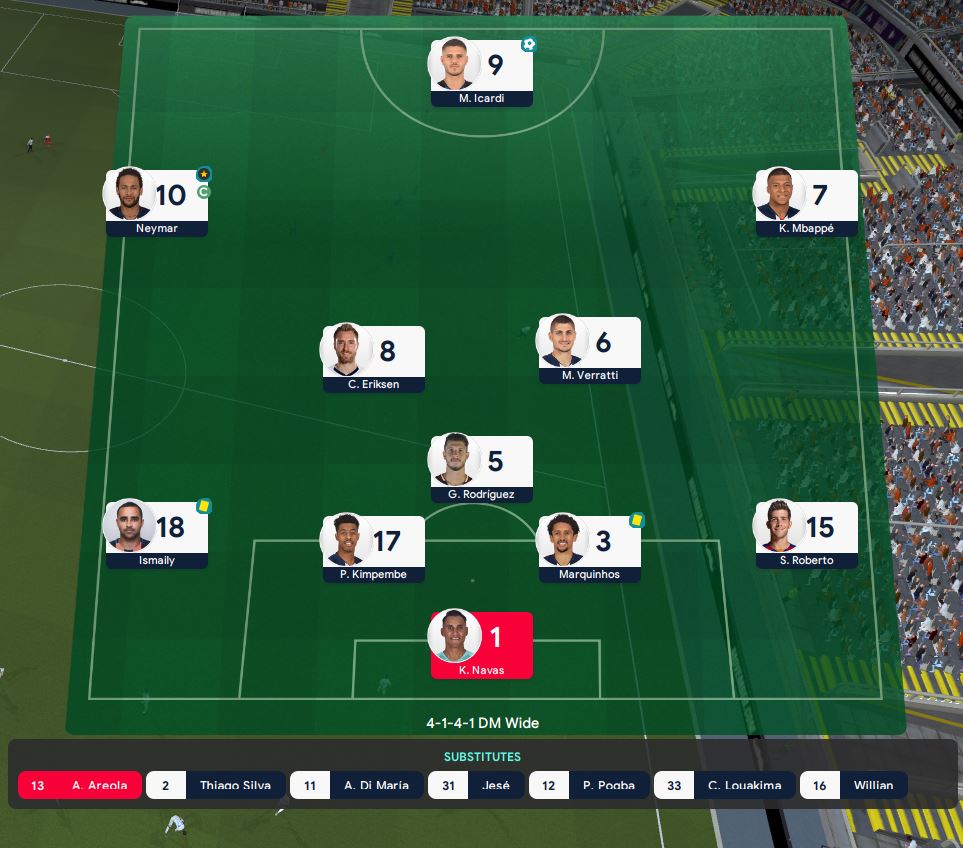Choose left back Ismaily's card

tap(157, 534)
